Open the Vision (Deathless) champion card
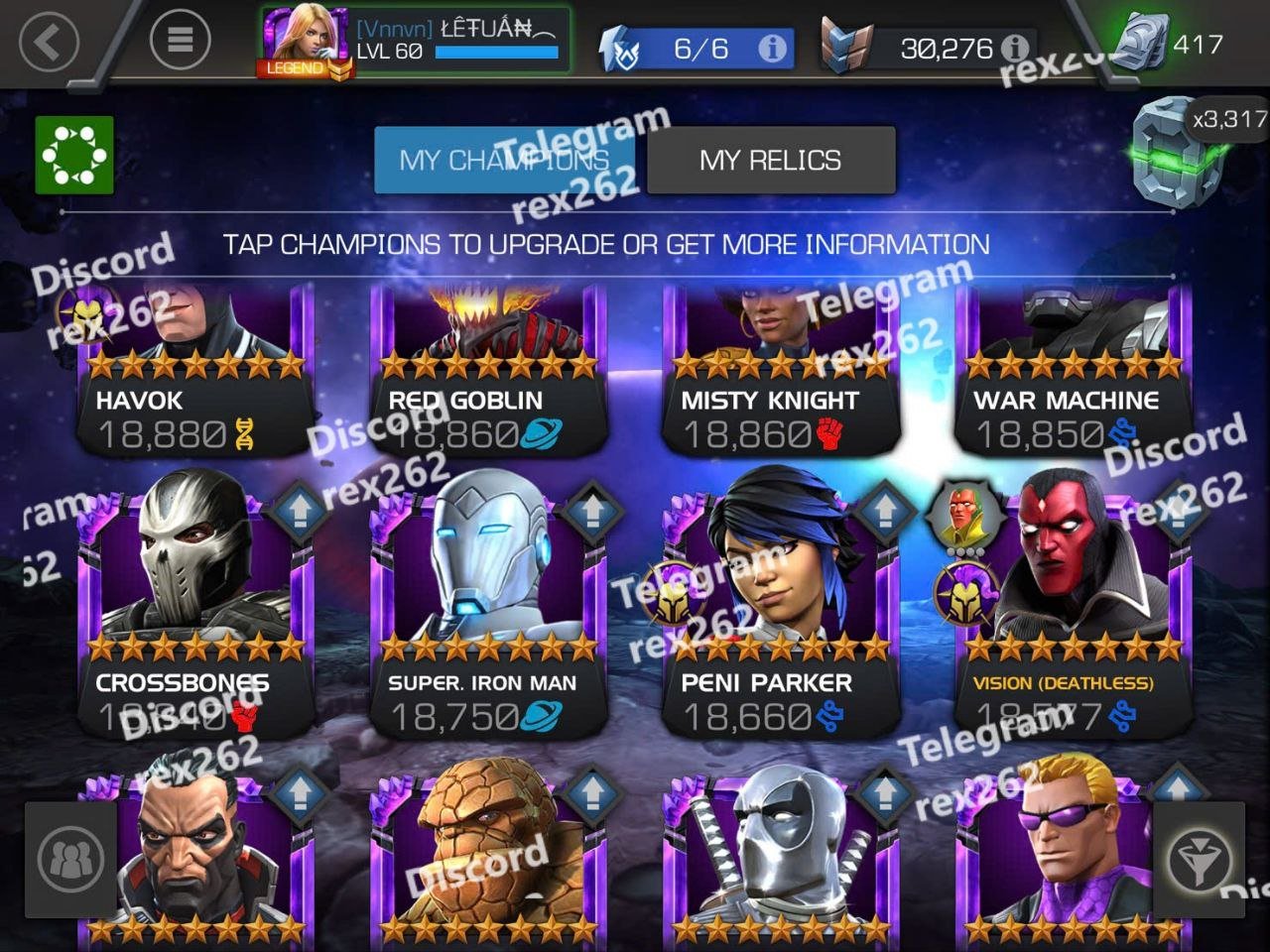Image resolution: width=1270 pixels, height=952 pixels. (x=1073, y=605)
